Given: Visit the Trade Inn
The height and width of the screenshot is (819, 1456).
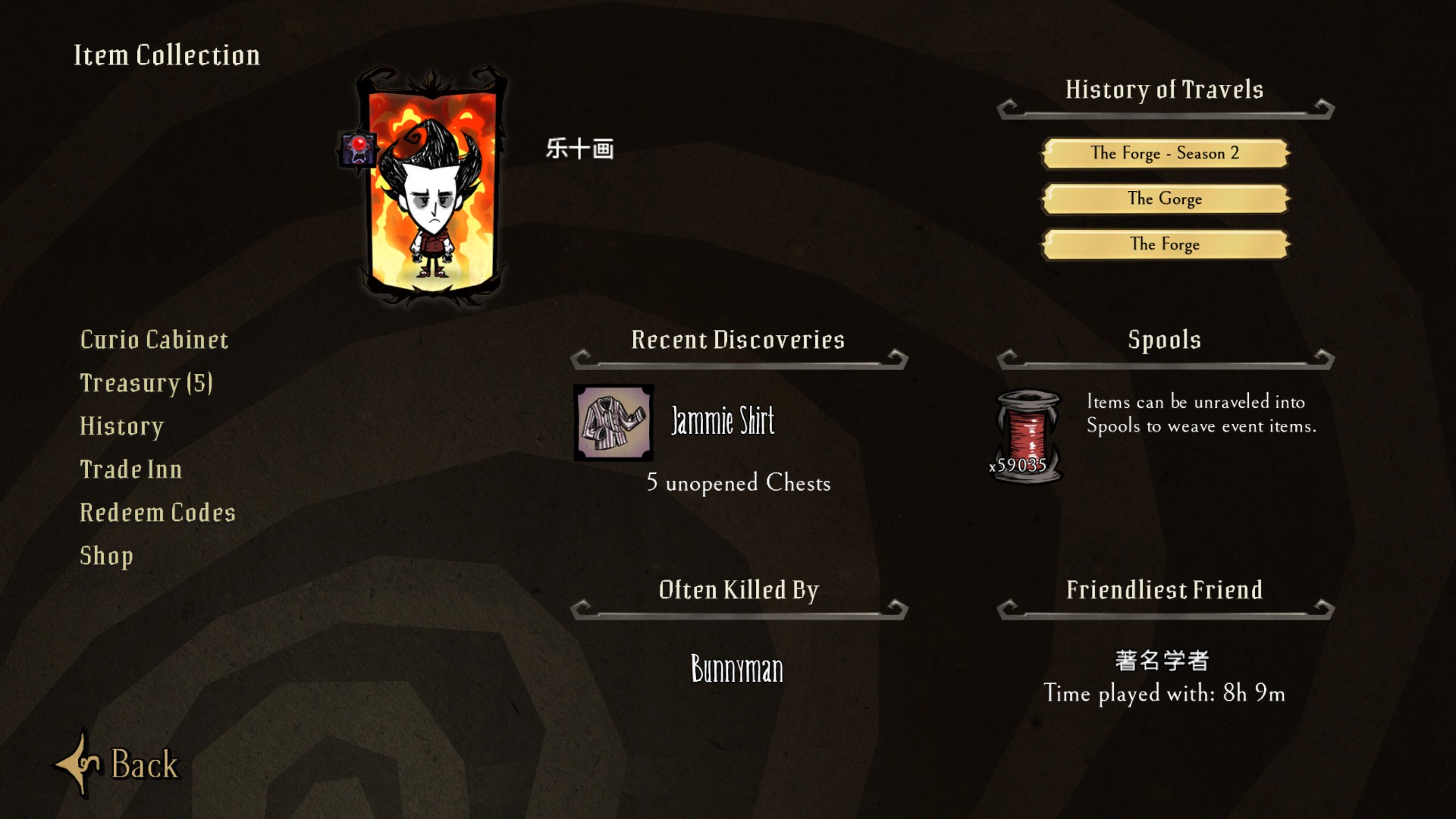Looking at the screenshot, I should pyautogui.click(x=130, y=469).
